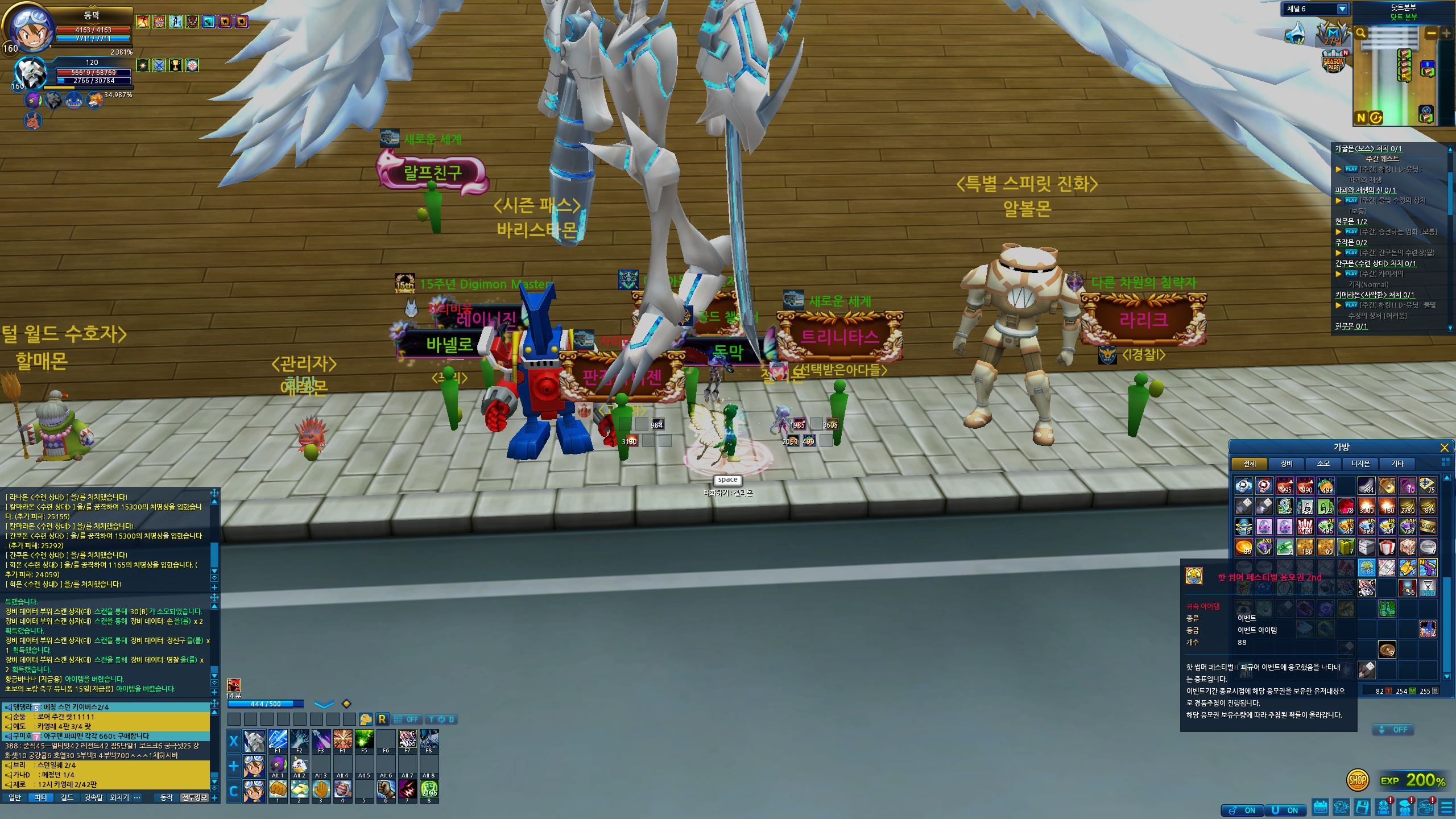Close the 가방 inventory window

point(1444,448)
